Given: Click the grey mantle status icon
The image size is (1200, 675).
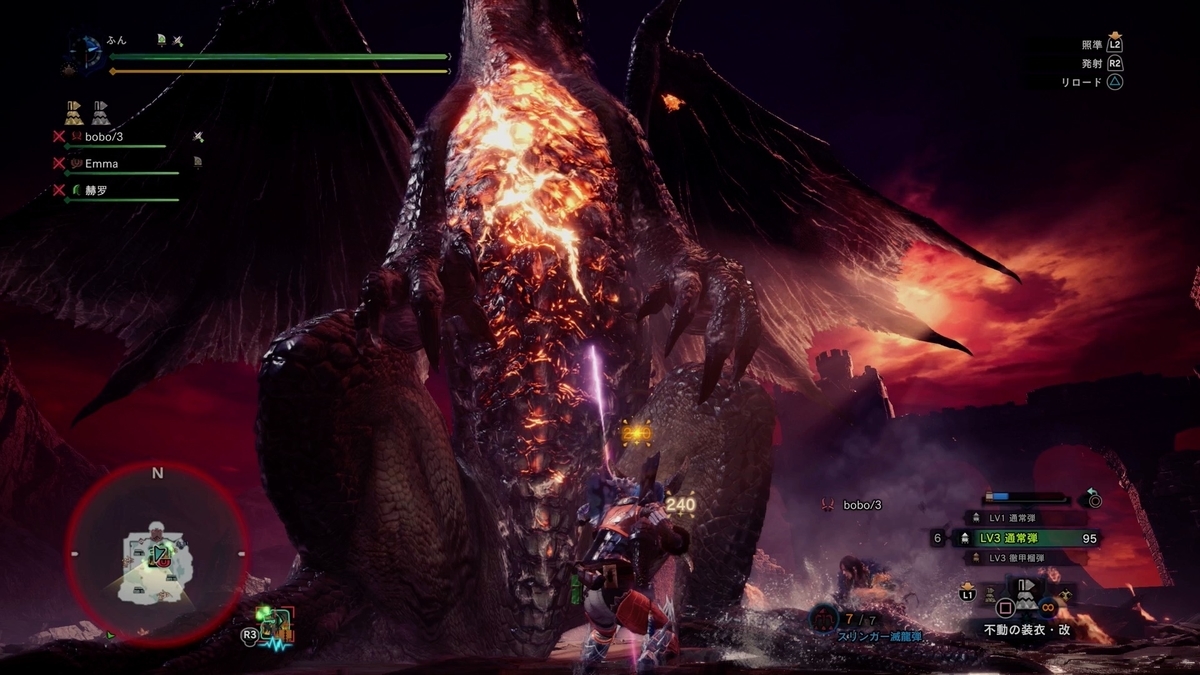Looking at the screenshot, I should pyautogui.click(x=101, y=111).
